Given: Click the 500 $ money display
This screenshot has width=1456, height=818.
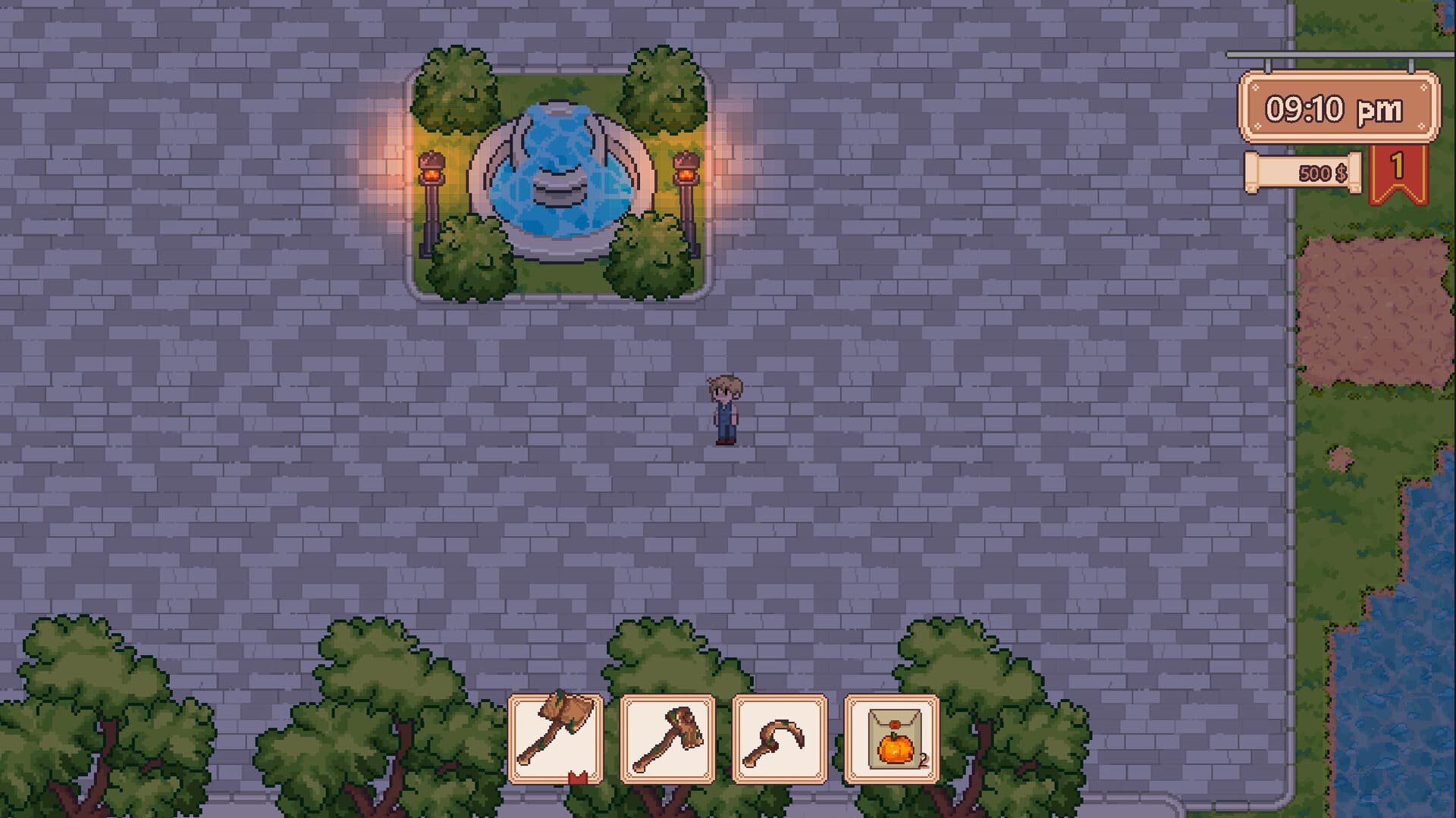Looking at the screenshot, I should pos(1323,174).
